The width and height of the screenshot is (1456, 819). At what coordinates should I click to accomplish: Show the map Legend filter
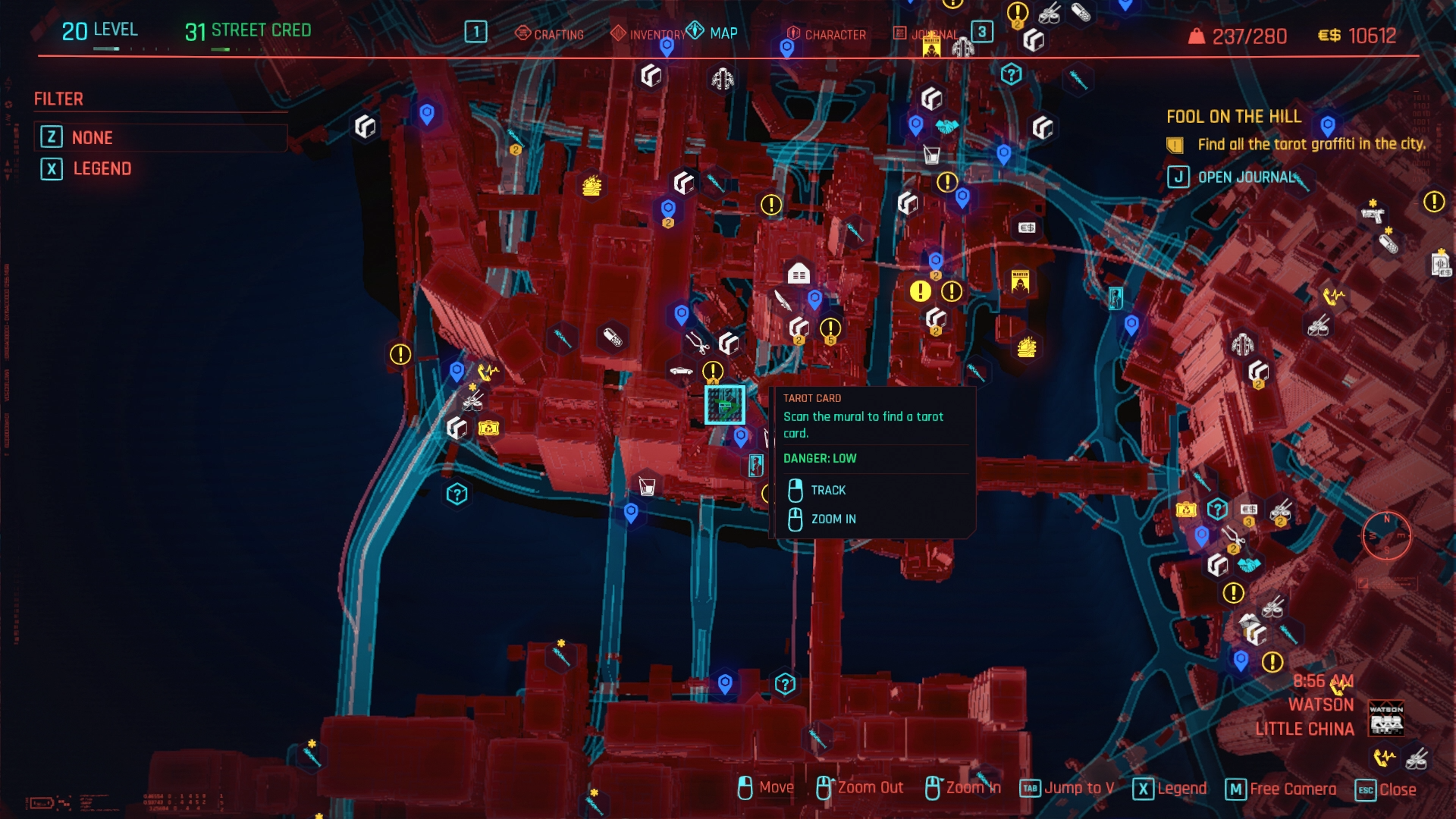pos(102,168)
